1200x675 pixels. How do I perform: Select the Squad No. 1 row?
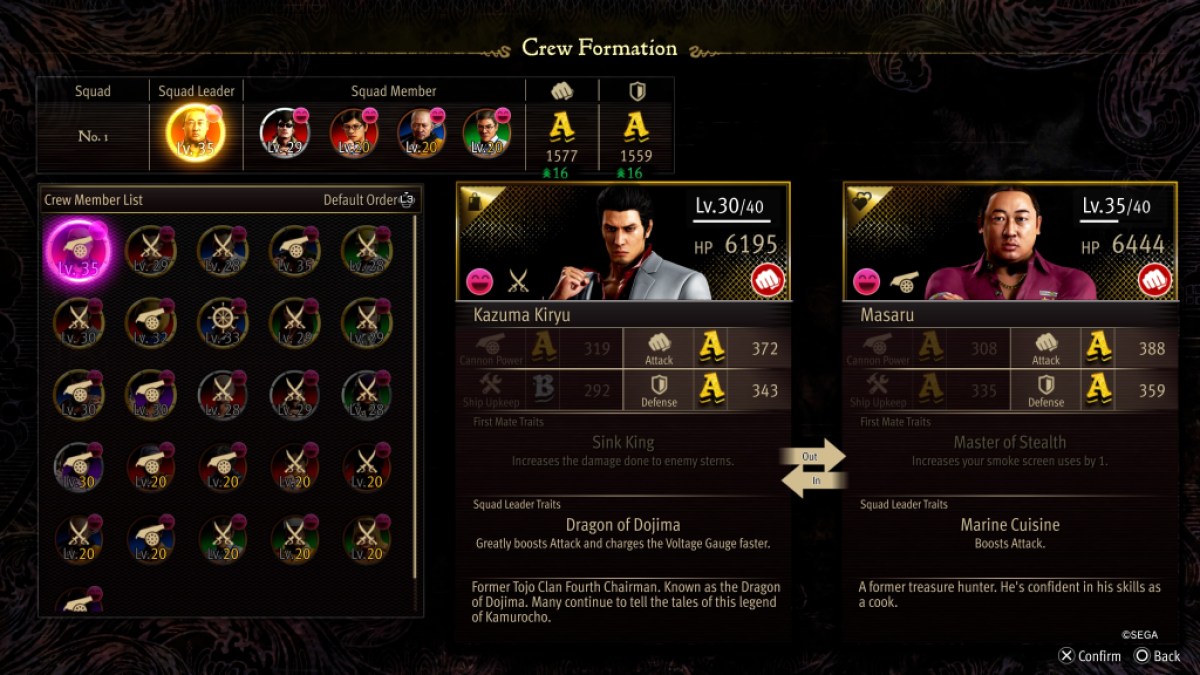pyautogui.click(x=93, y=136)
